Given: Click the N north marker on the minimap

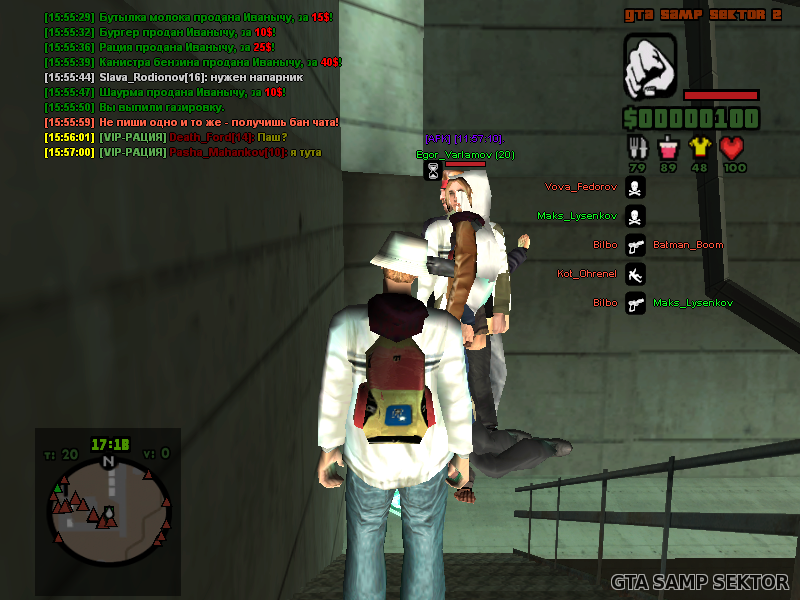Looking at the screenshot, I should (108, 462).
